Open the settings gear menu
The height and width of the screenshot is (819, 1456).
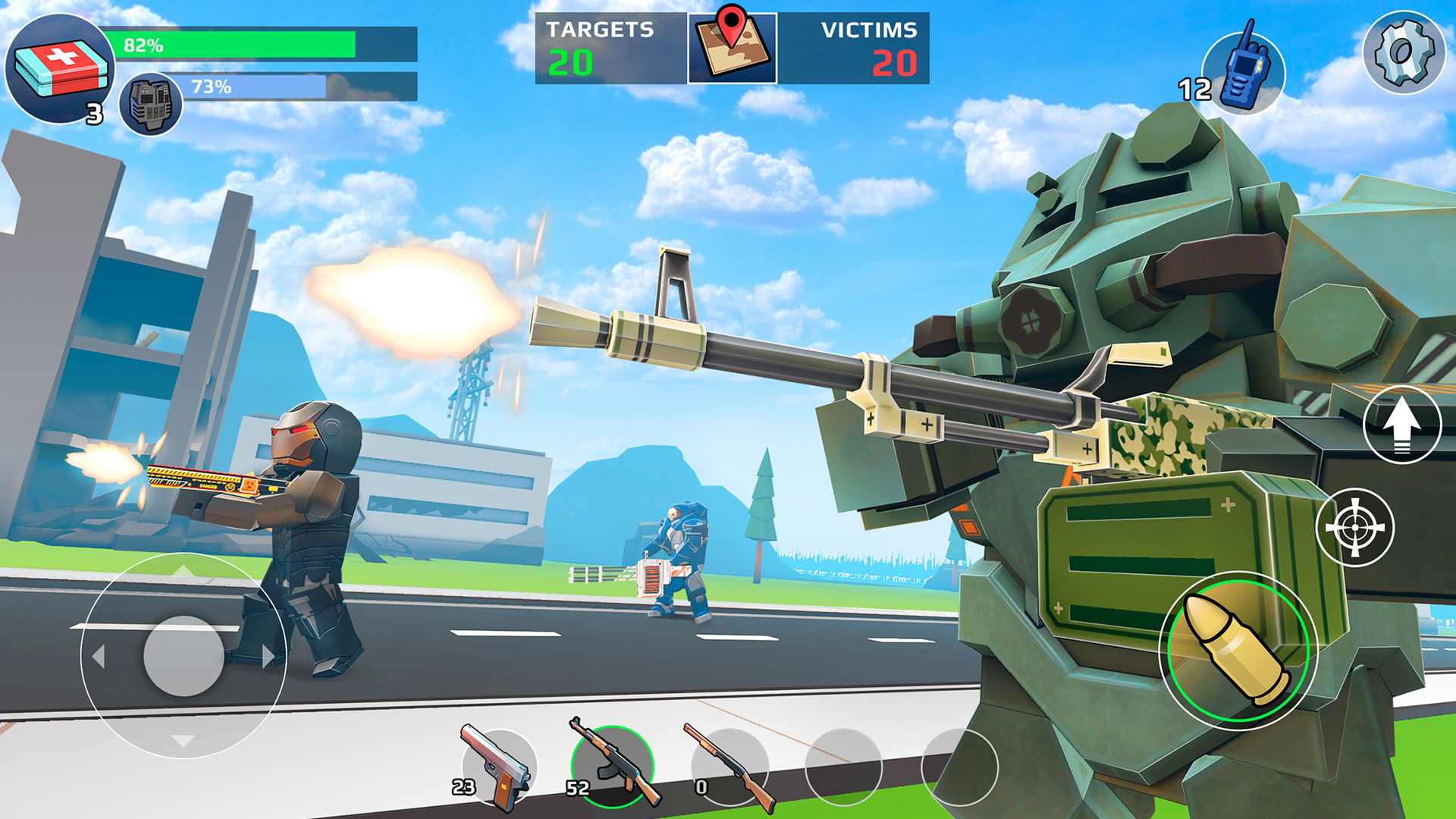click(x=1404, y=53)
